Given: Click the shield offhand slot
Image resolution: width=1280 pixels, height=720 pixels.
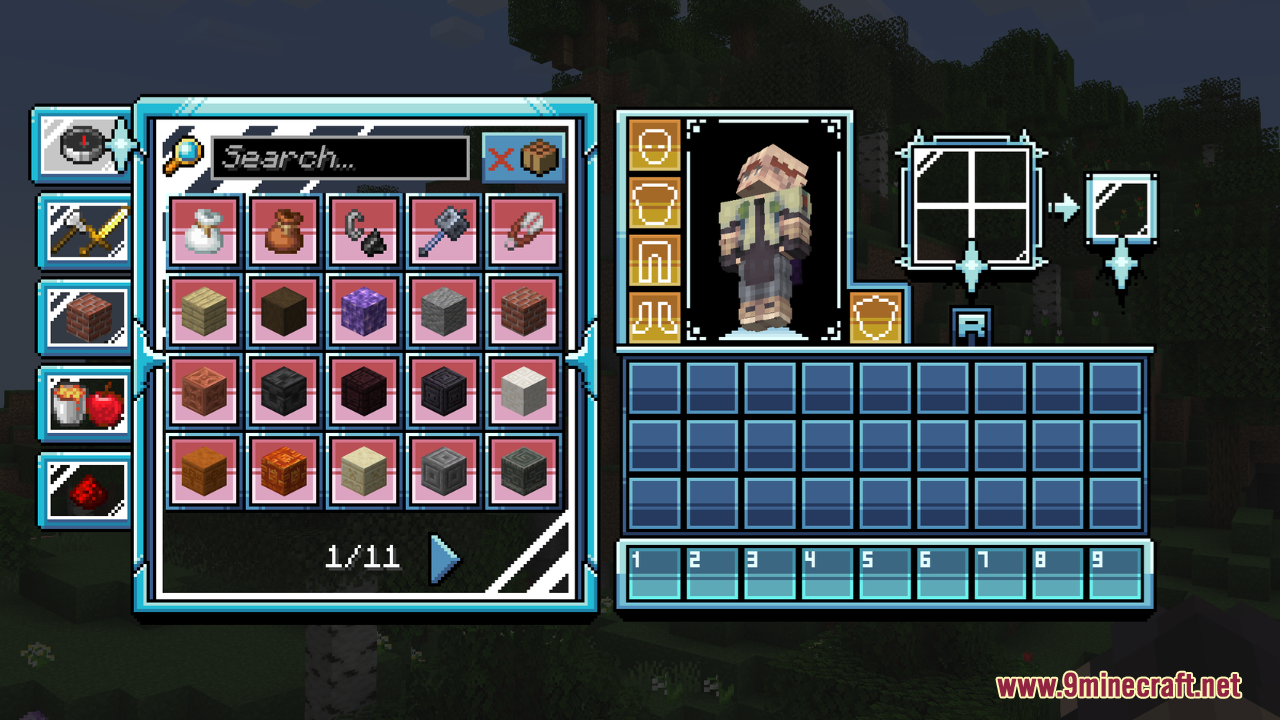Looking at the screenshot, I should [x=876, y=317].
